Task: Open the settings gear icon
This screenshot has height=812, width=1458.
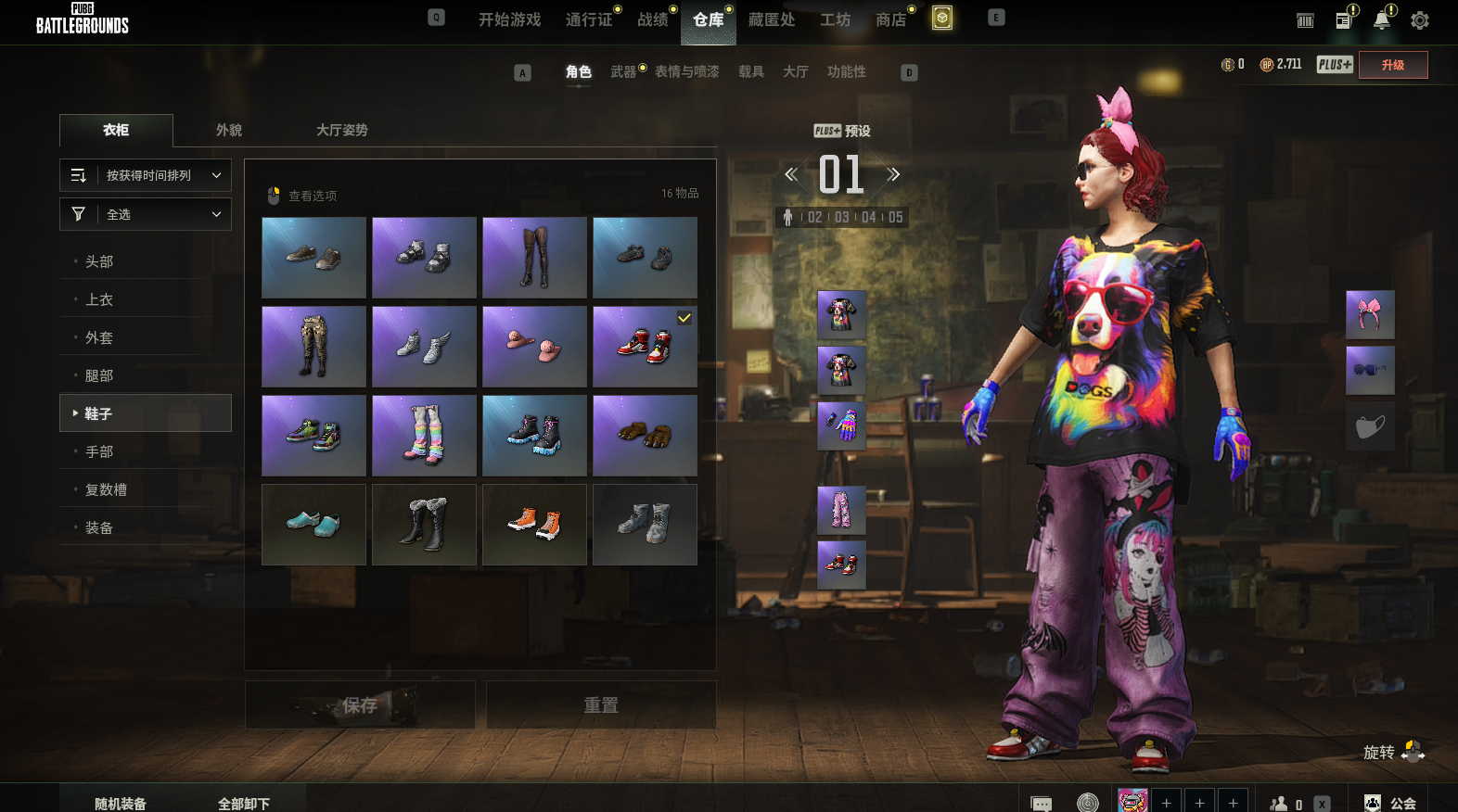Action: 1420,20
